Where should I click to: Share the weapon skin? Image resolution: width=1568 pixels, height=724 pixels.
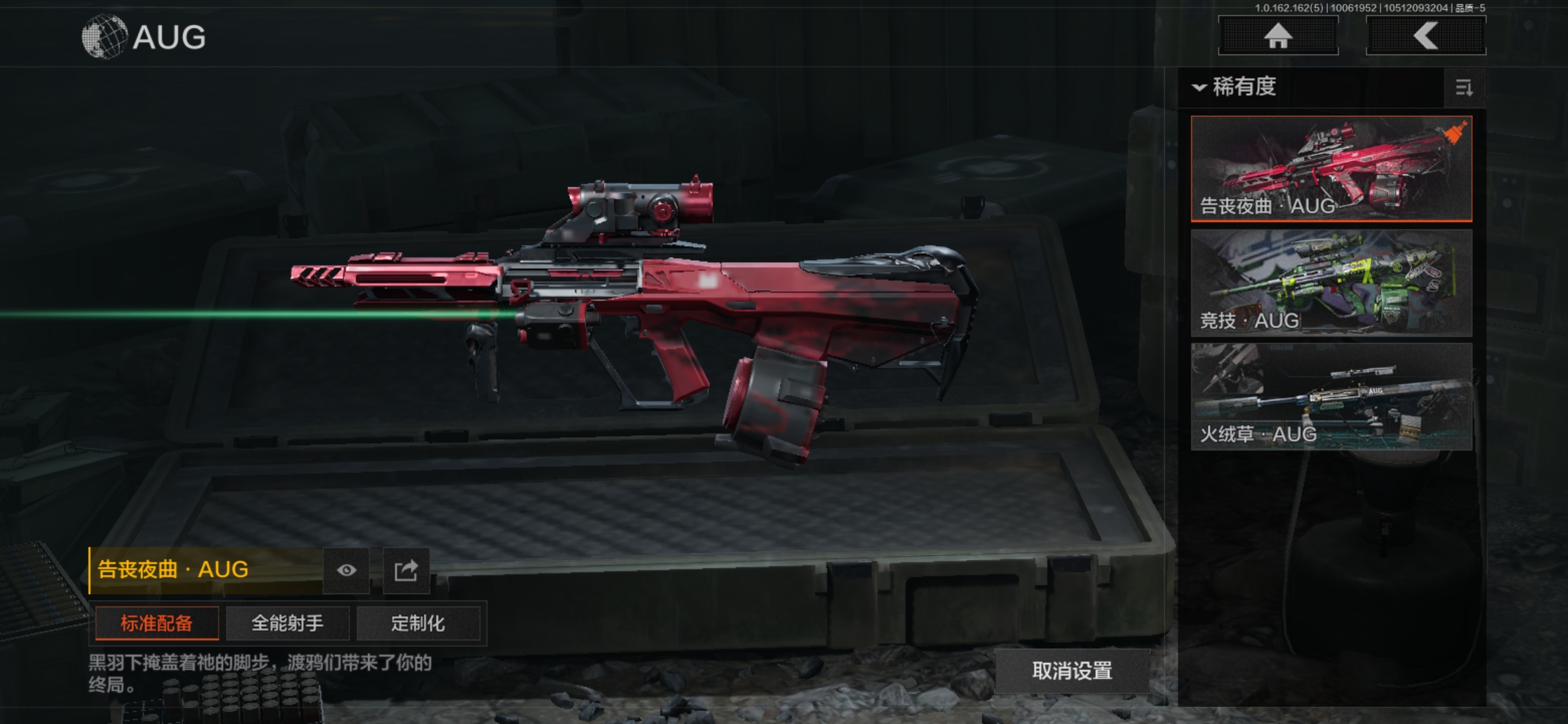pos(406,570)
